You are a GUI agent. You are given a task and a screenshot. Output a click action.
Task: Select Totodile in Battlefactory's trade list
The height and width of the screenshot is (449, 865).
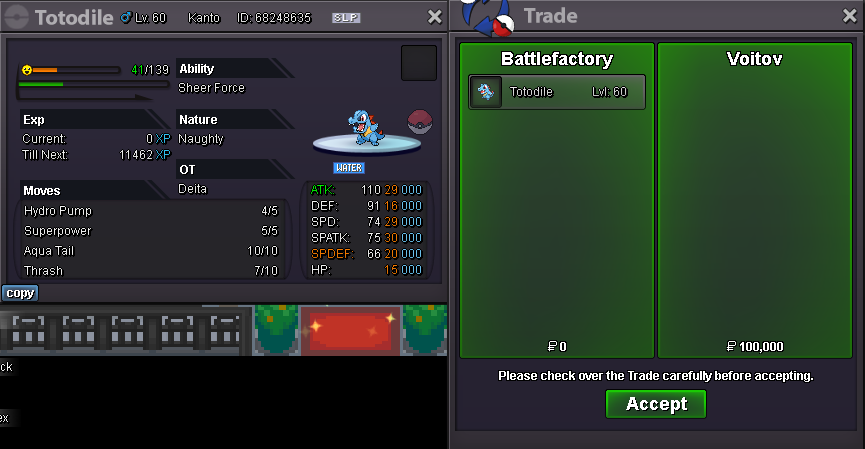tap(557, 92)
